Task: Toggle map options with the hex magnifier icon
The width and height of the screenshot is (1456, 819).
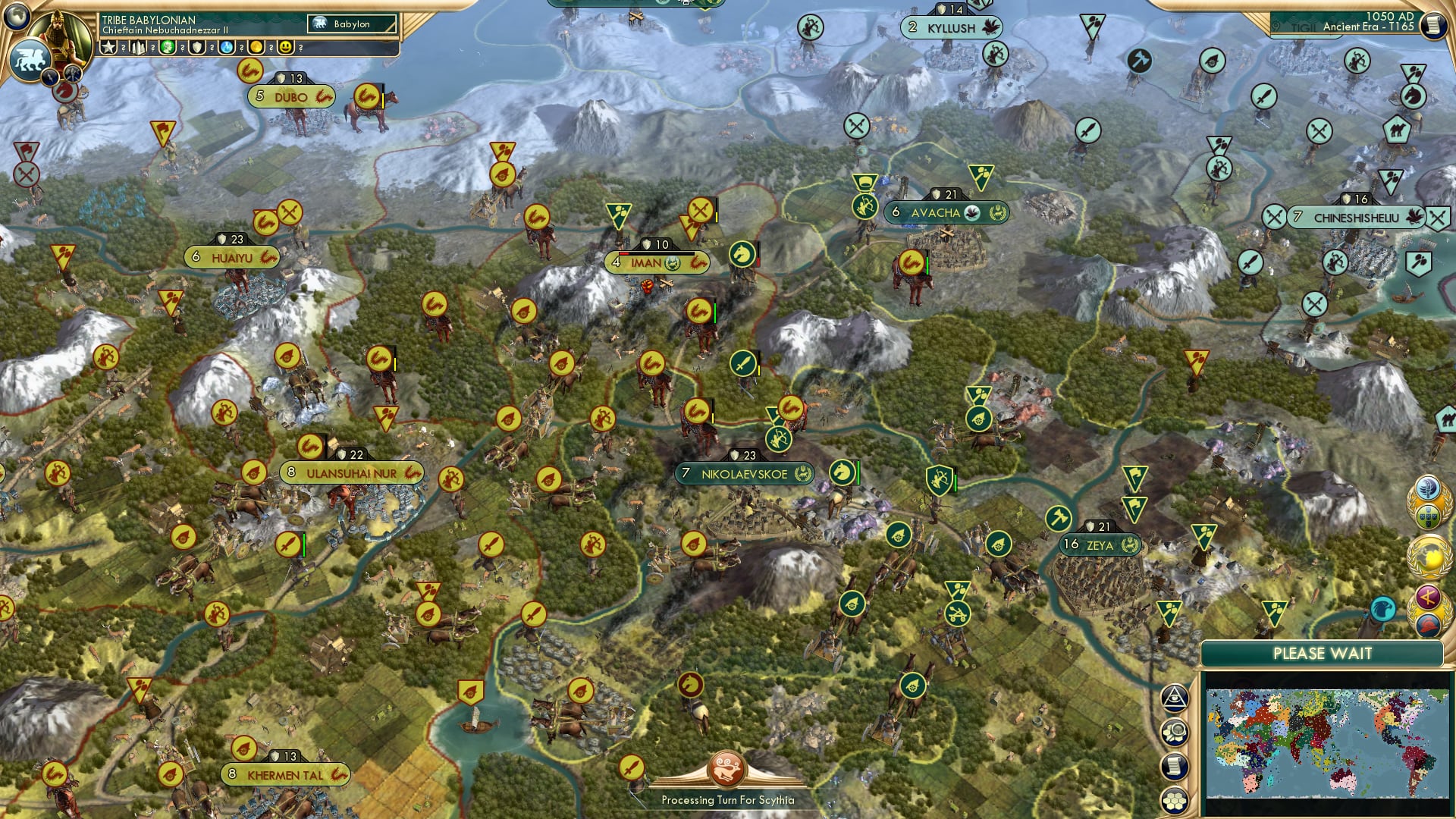Action: tap(1173, 730)
